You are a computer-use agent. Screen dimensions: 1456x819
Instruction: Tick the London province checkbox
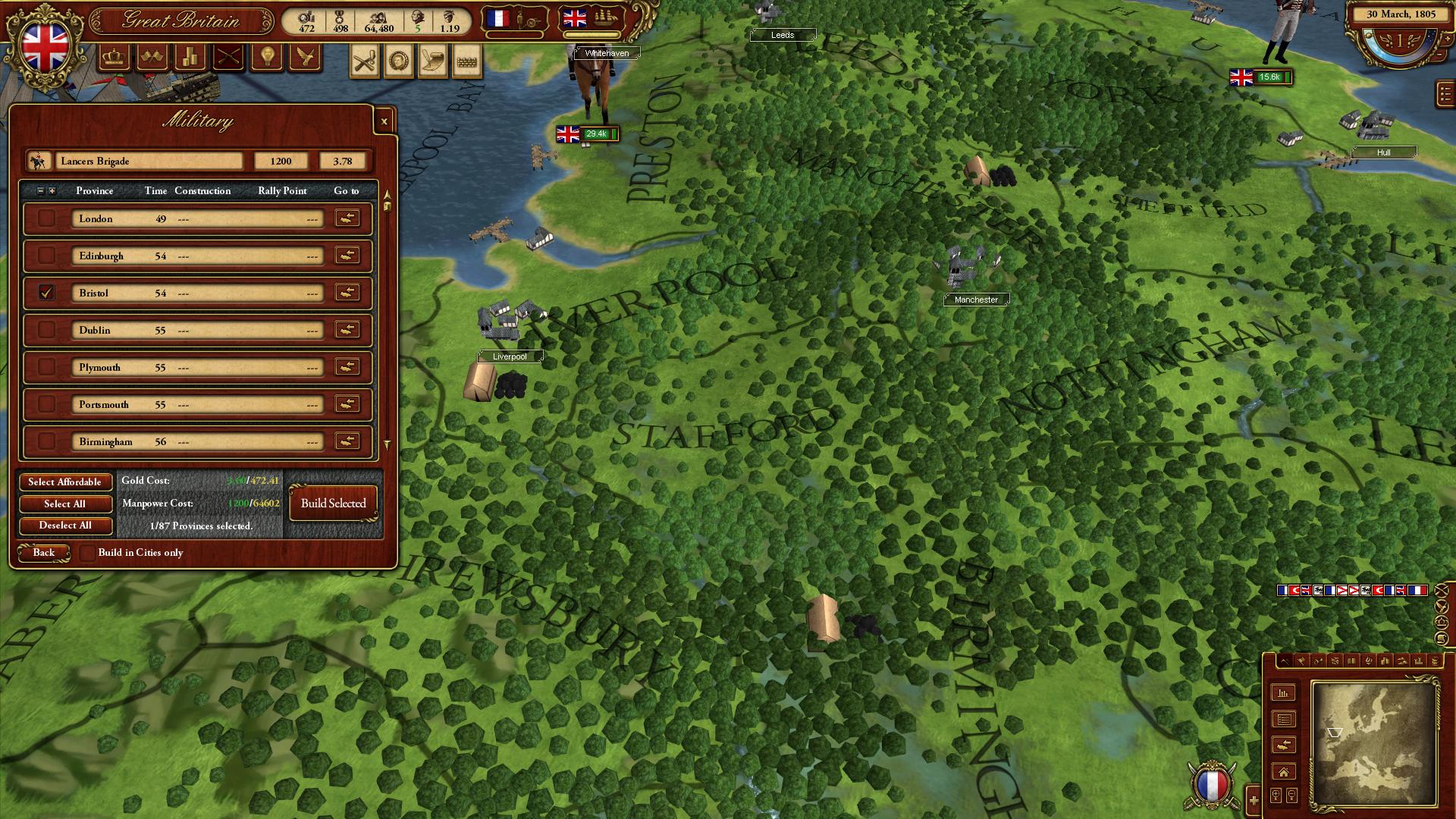(x=47, y=218)
